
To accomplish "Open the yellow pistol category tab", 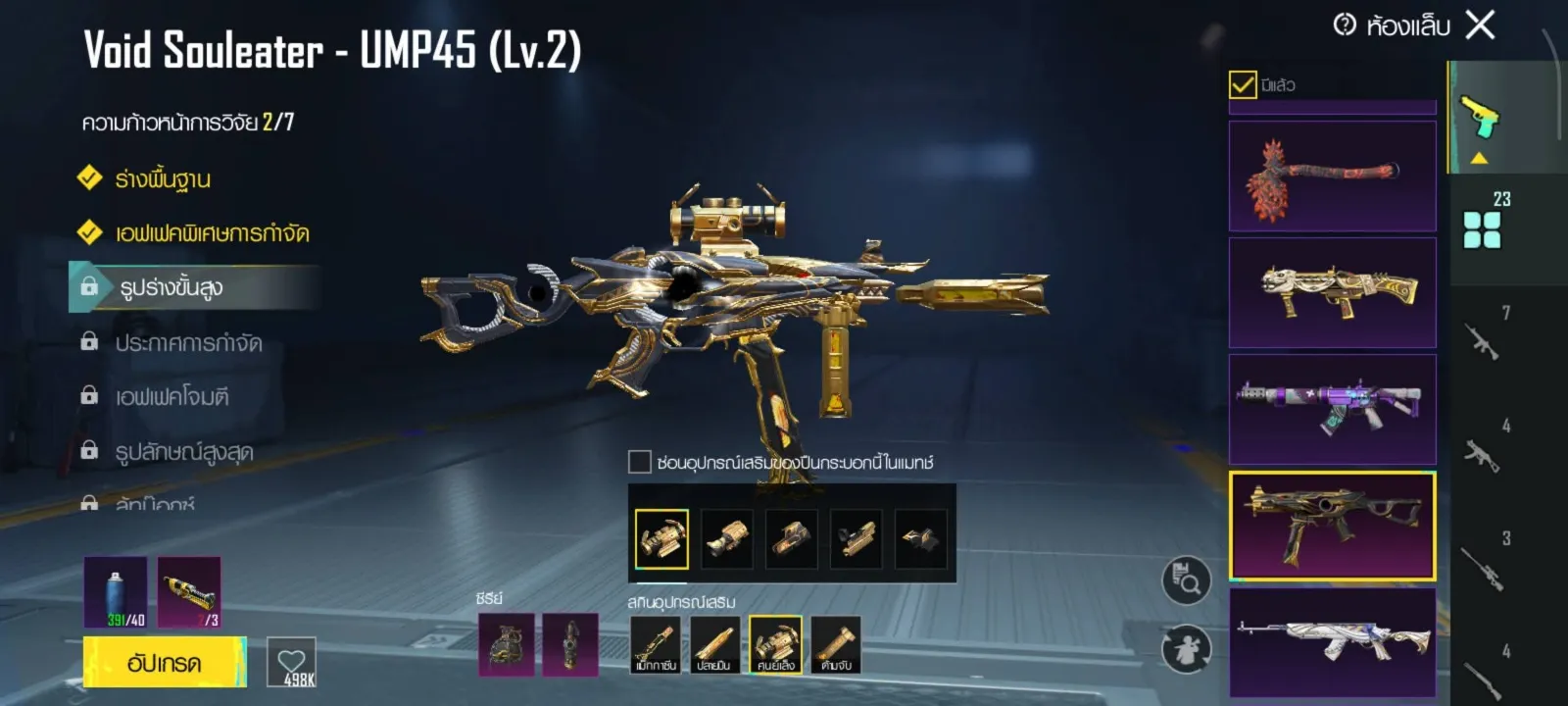I will [1480, 118].
